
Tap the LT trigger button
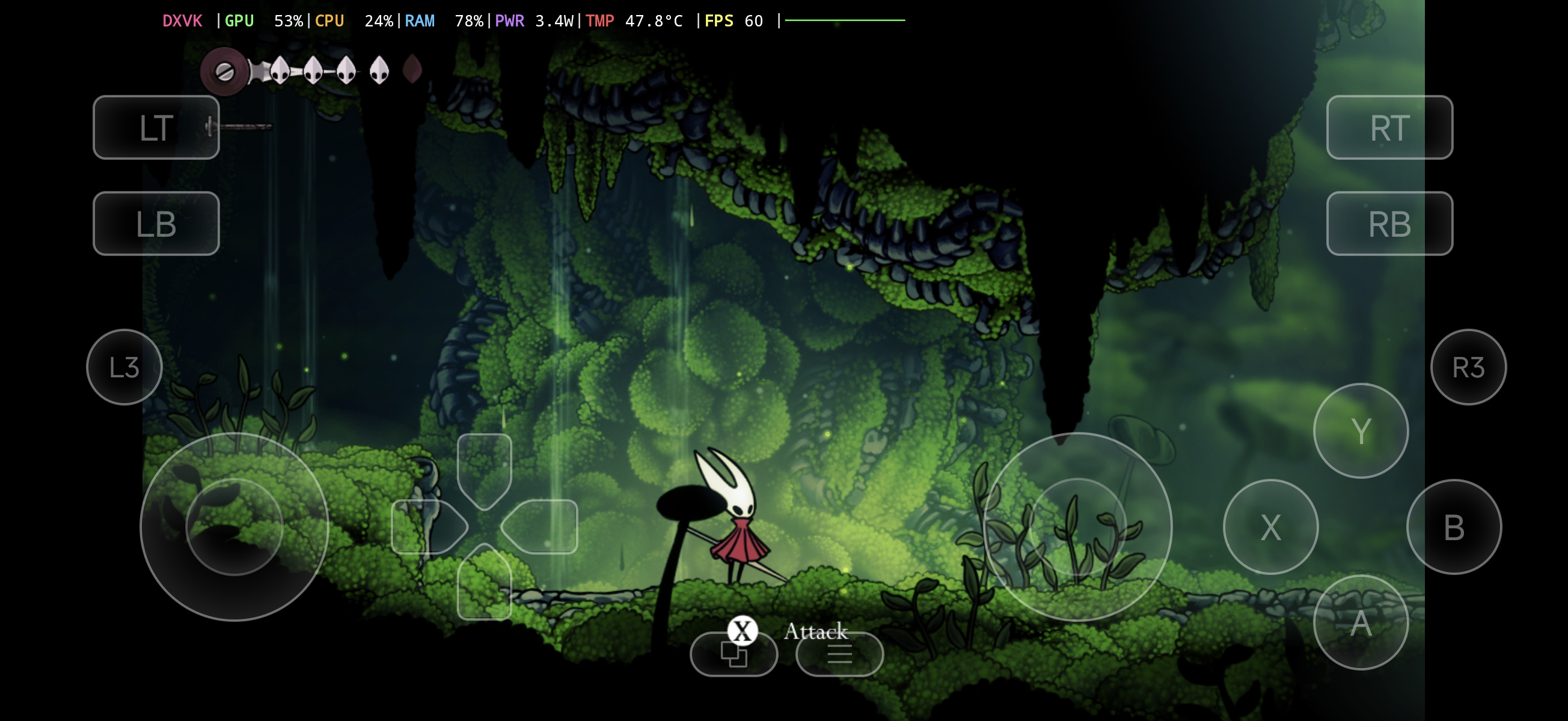(156, 127)
